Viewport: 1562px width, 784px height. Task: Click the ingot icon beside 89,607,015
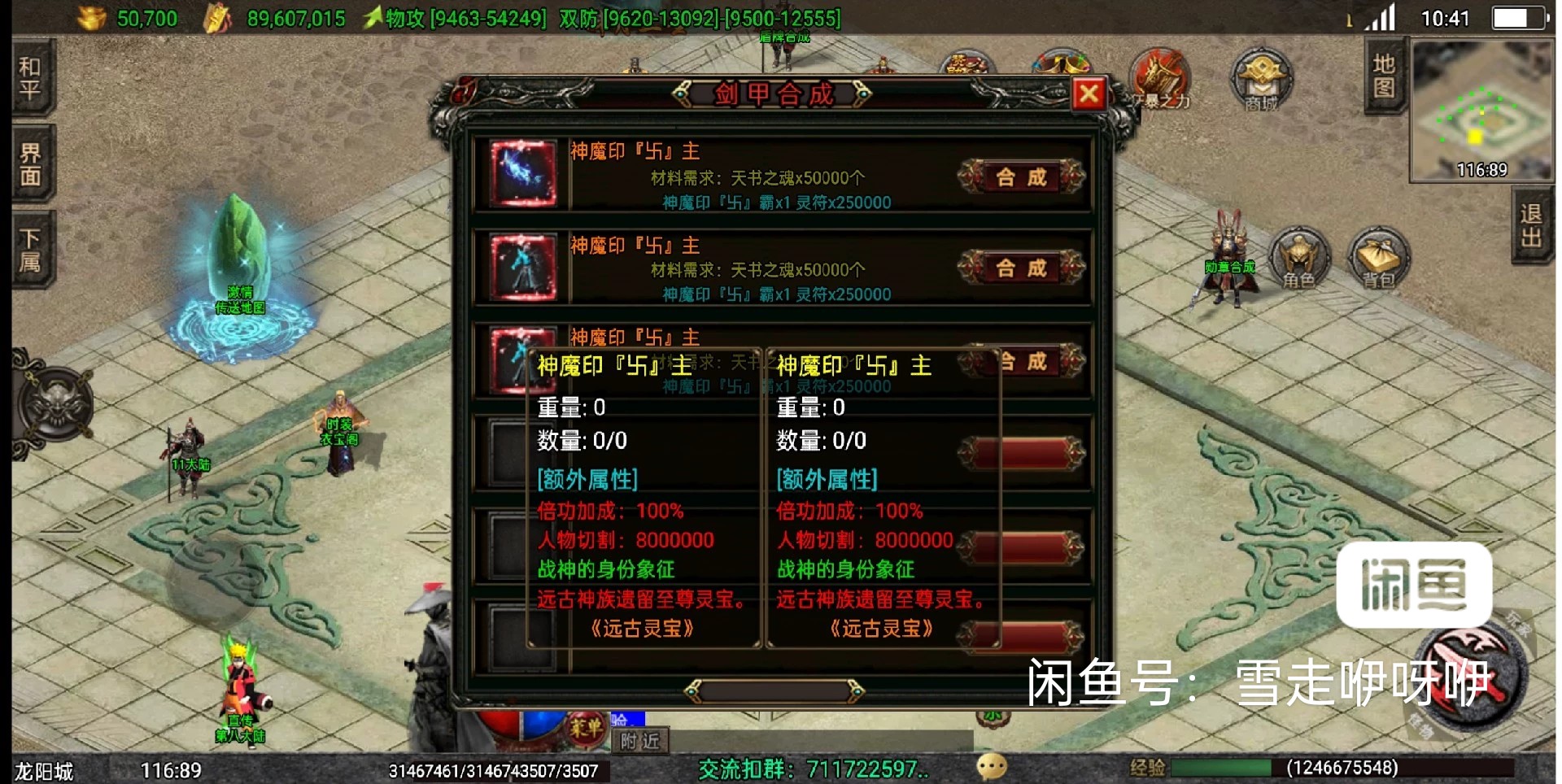(216, 16)
